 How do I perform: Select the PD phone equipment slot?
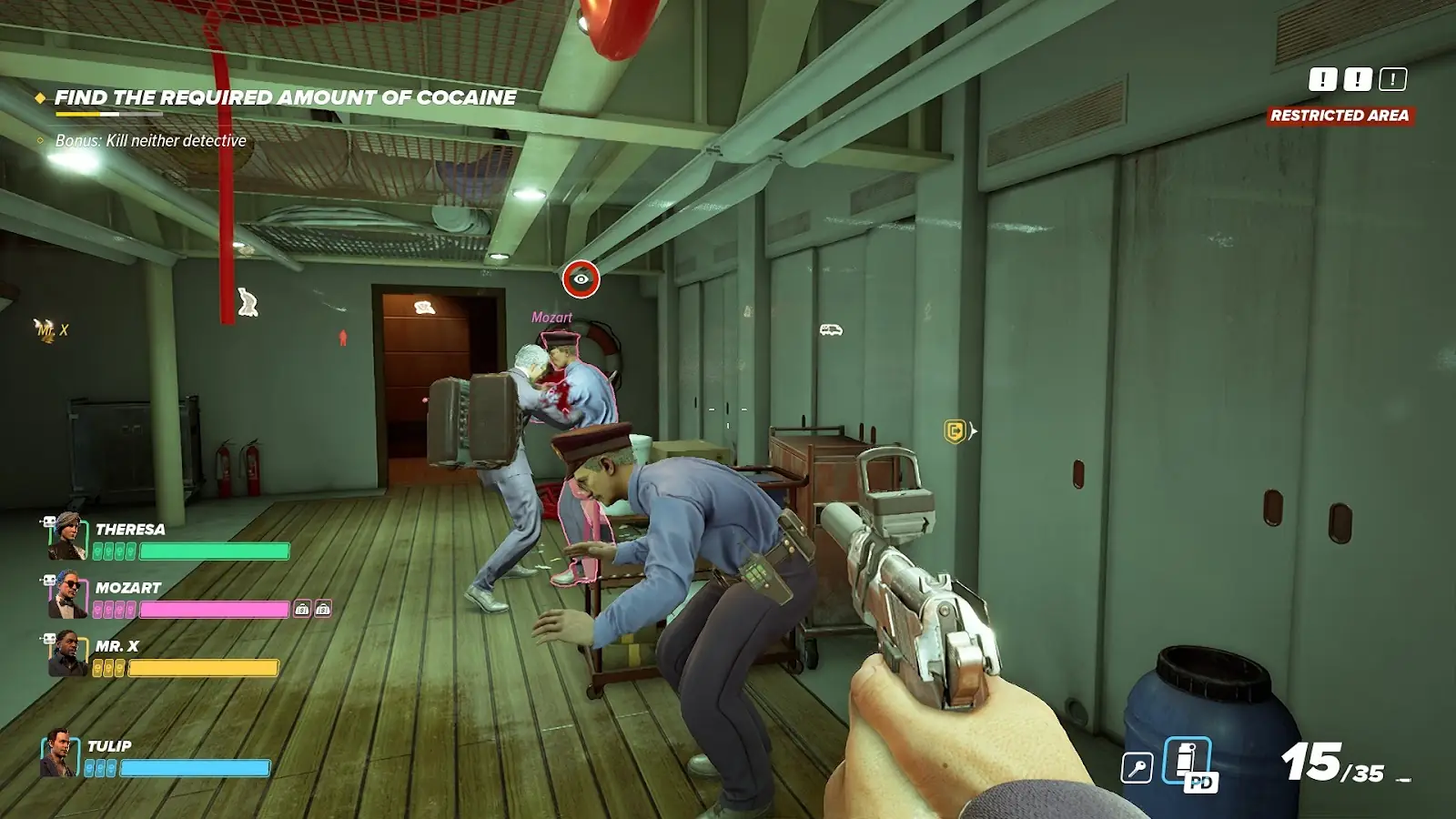[1188, 763]
